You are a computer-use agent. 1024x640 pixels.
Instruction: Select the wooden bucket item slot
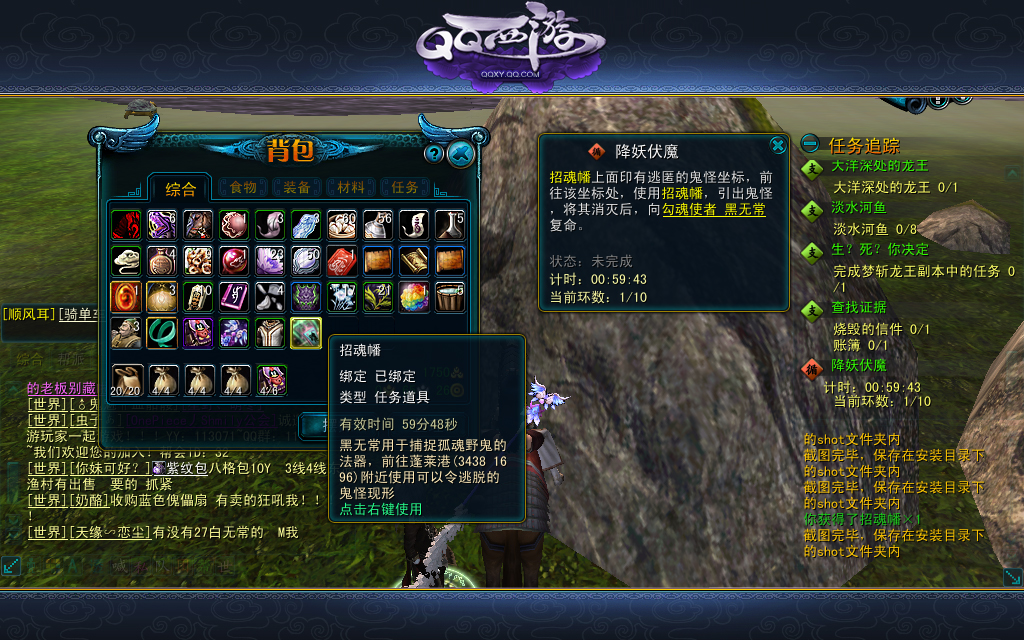450,297
